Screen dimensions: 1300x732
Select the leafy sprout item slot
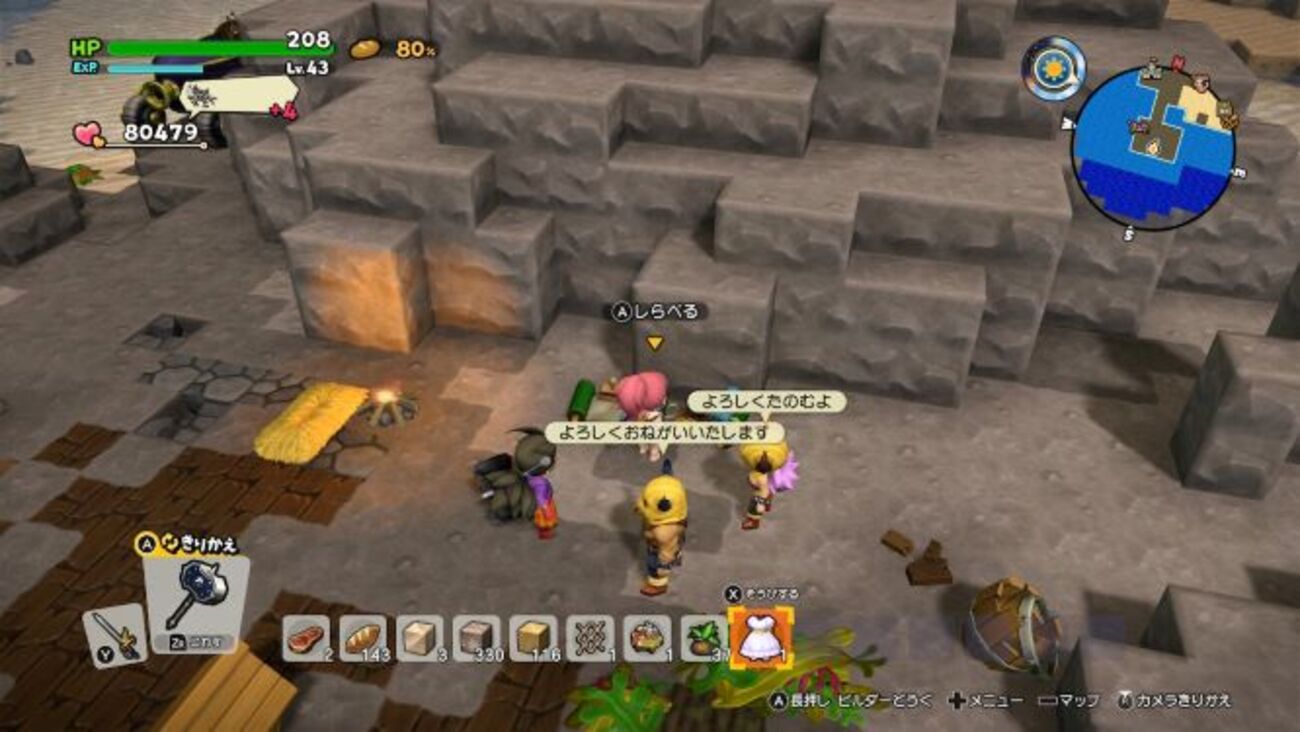[703, 638]
